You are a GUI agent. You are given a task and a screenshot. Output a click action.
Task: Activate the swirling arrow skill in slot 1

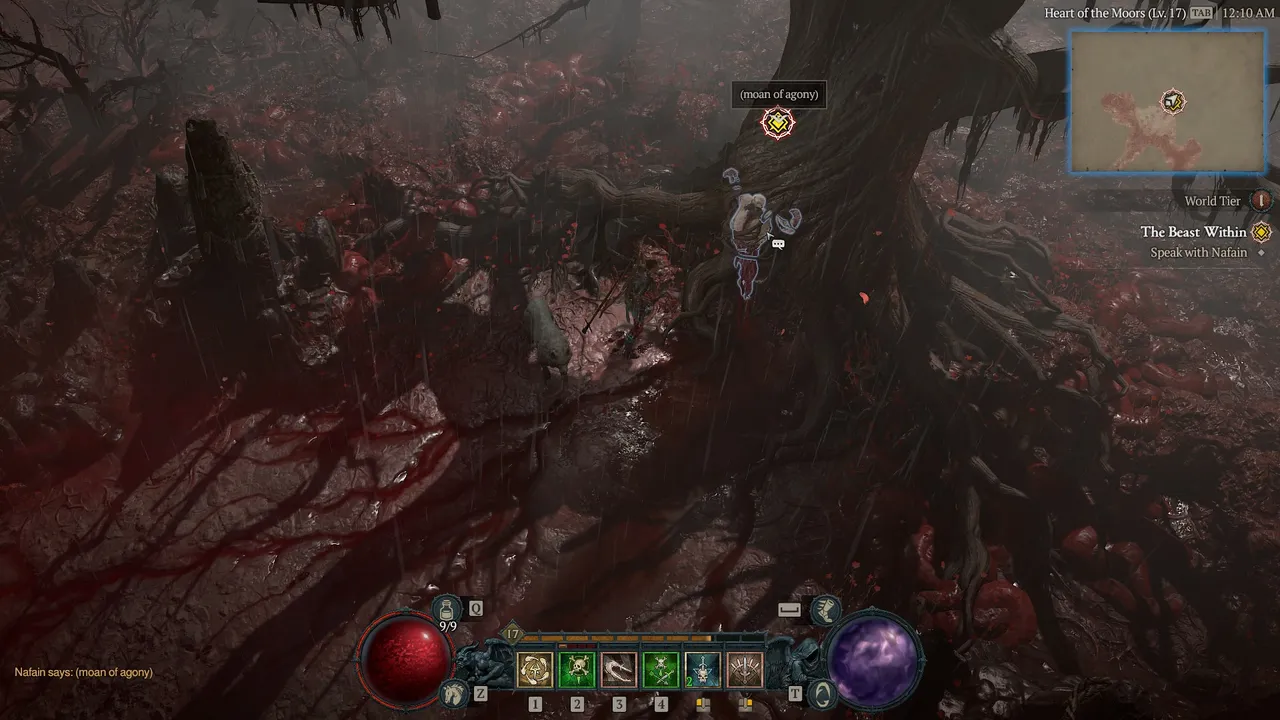pyautogui.click(x=535, y=670)
